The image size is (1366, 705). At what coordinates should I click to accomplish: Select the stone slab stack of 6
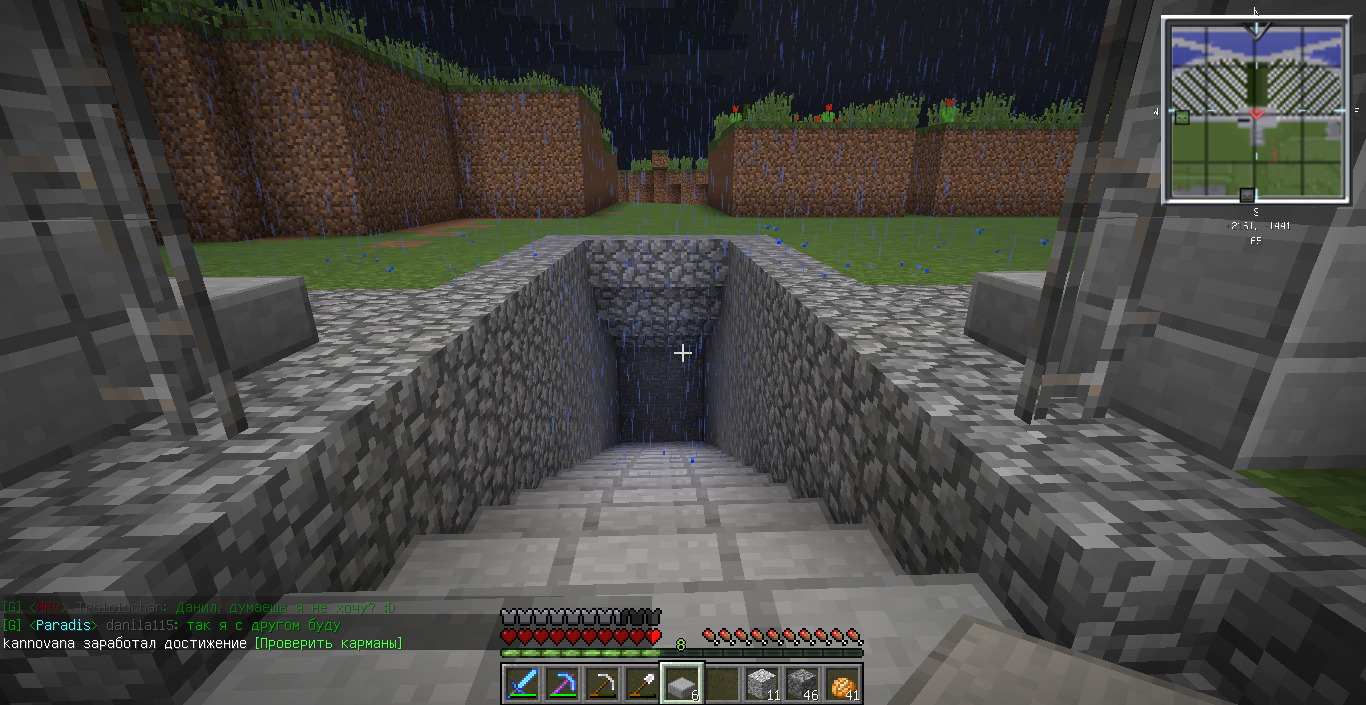pos(682,684)
